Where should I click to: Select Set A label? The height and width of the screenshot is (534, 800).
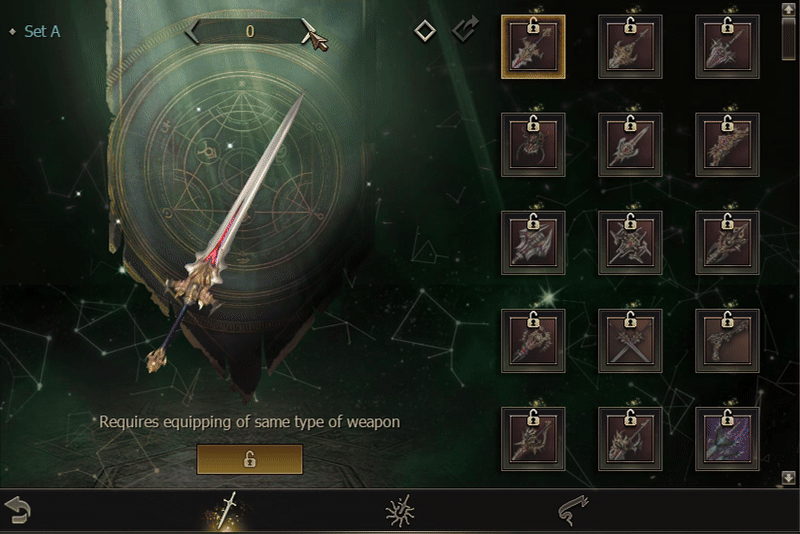tap(41, 31)
